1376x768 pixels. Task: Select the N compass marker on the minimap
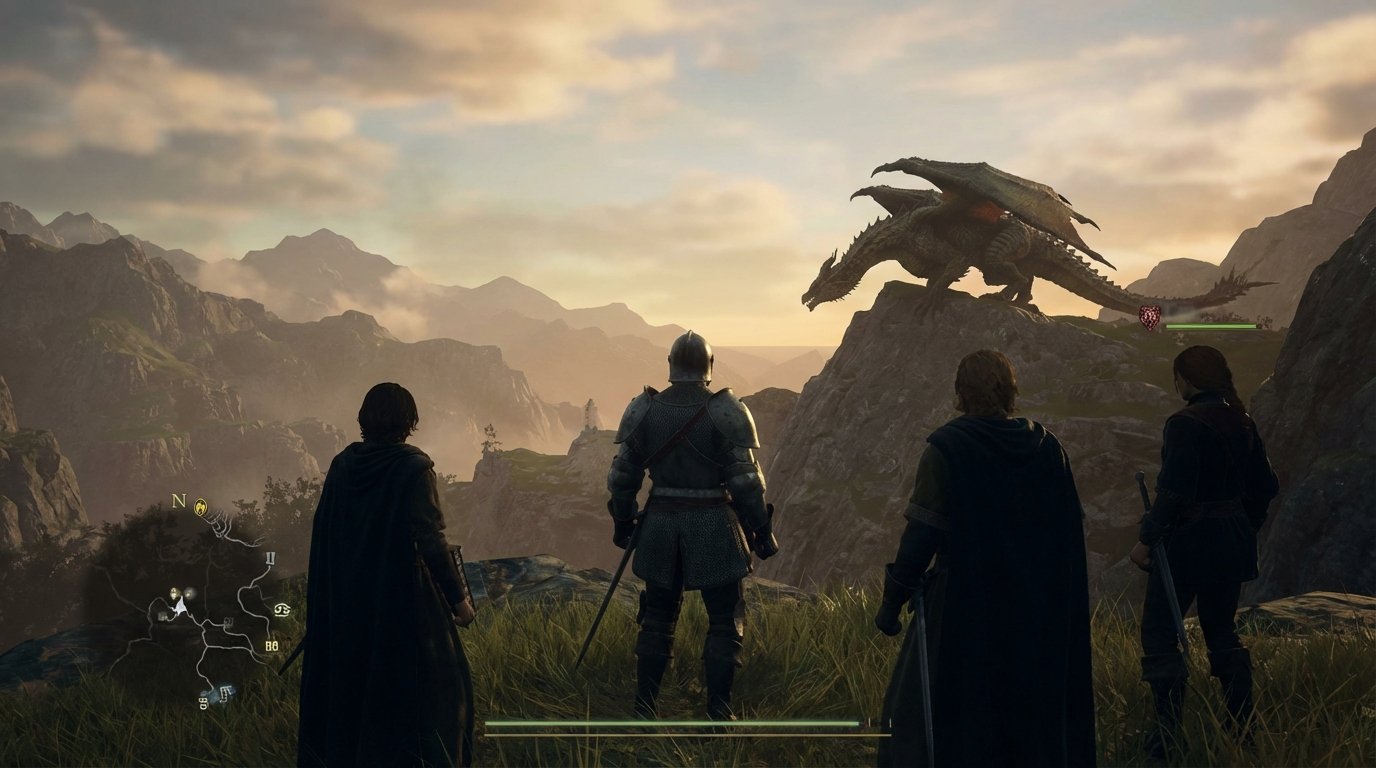(178, 503)
